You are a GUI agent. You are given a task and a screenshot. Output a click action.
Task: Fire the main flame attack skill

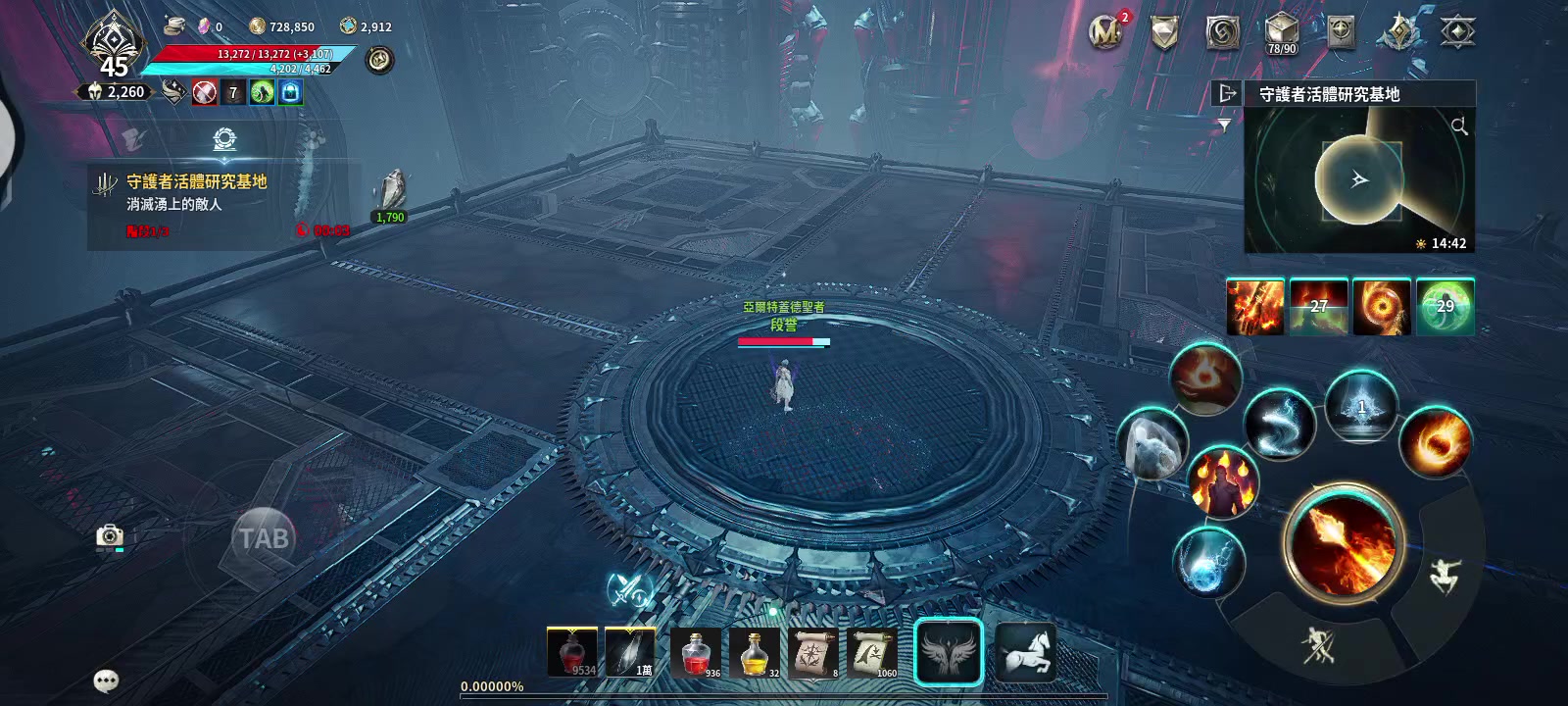coord(1344,542)
